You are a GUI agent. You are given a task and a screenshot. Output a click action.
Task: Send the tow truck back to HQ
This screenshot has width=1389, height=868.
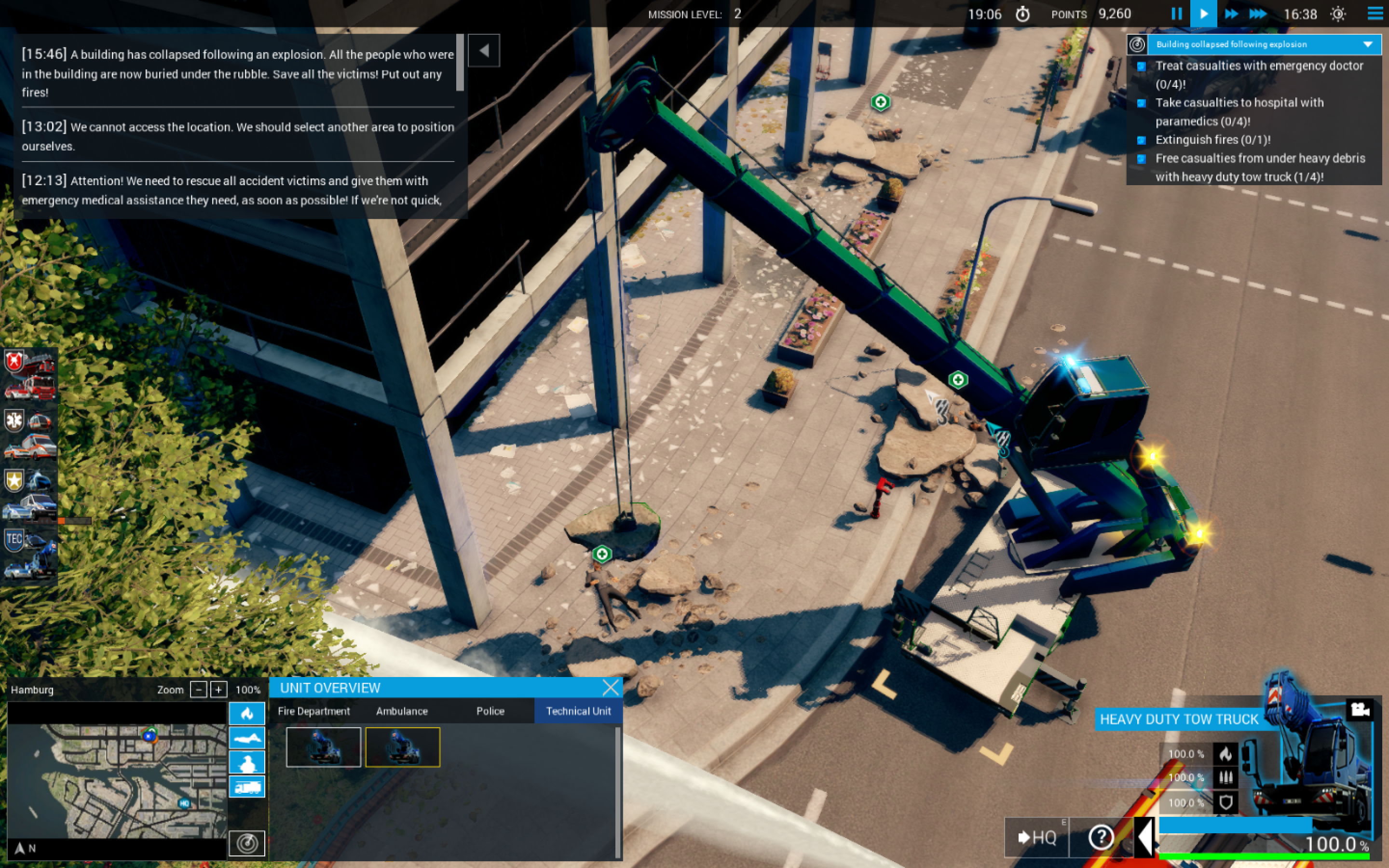click(x=1036, y=838)
